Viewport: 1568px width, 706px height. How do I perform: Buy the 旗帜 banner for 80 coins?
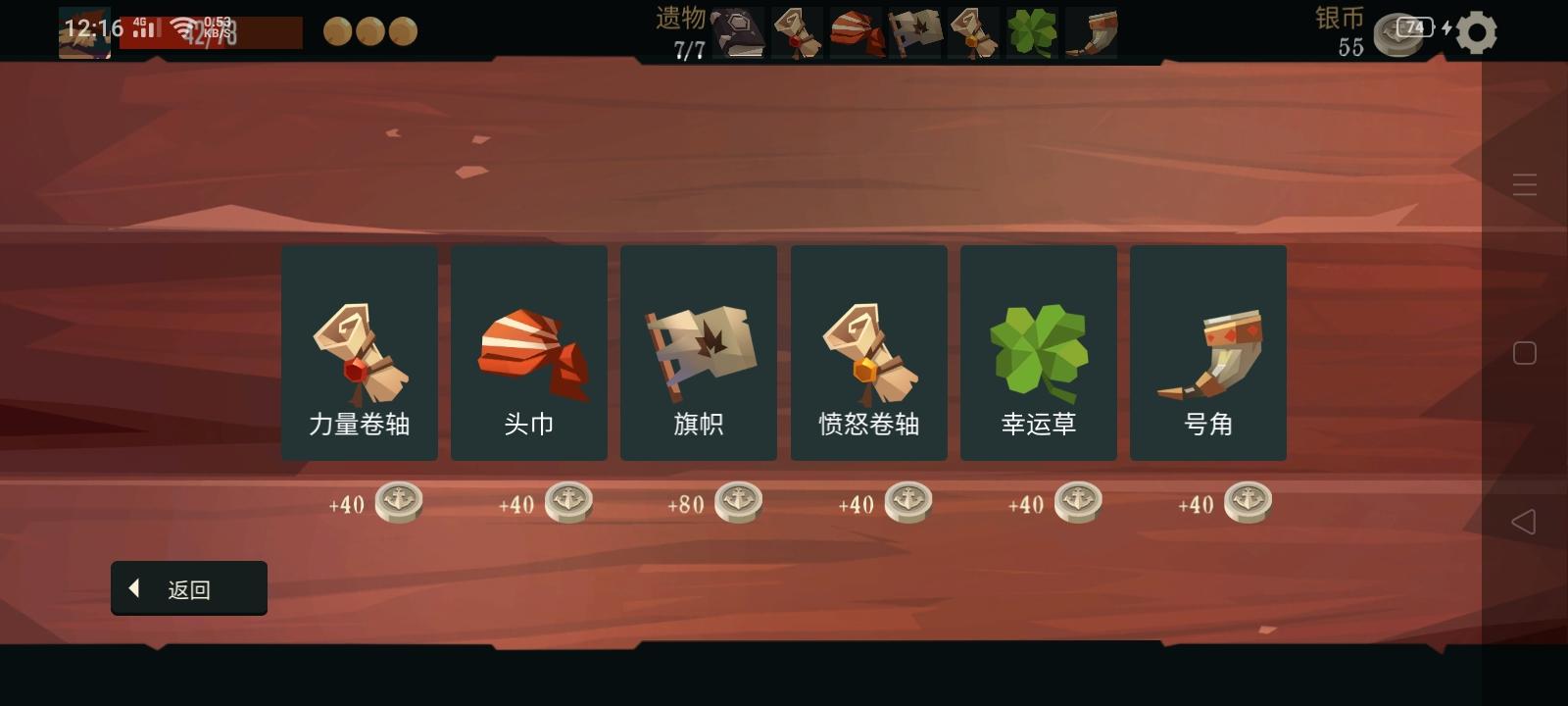699,352
